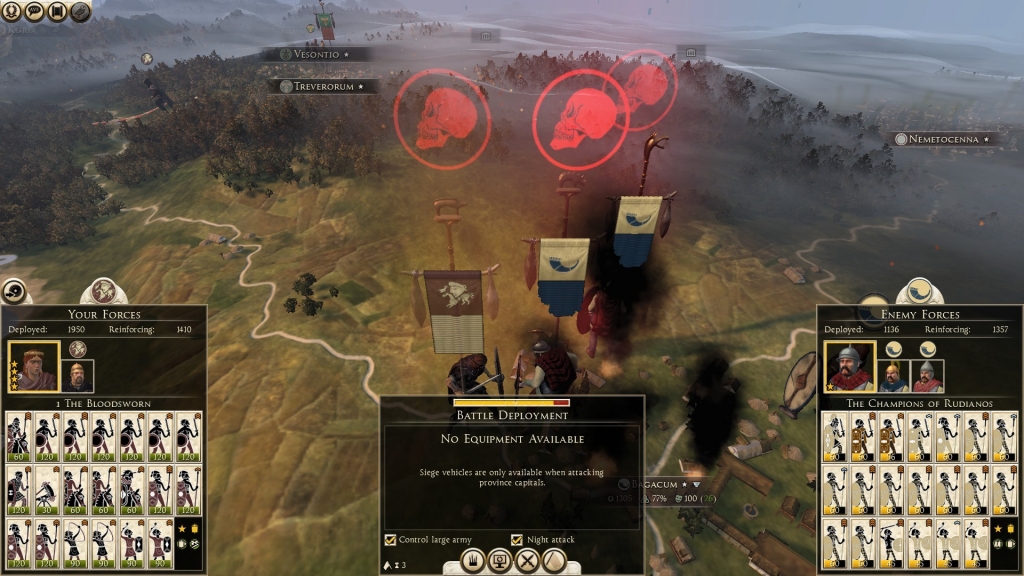Open the speech bubble advisor icon
1024x576 pixels.
point(33,11)
